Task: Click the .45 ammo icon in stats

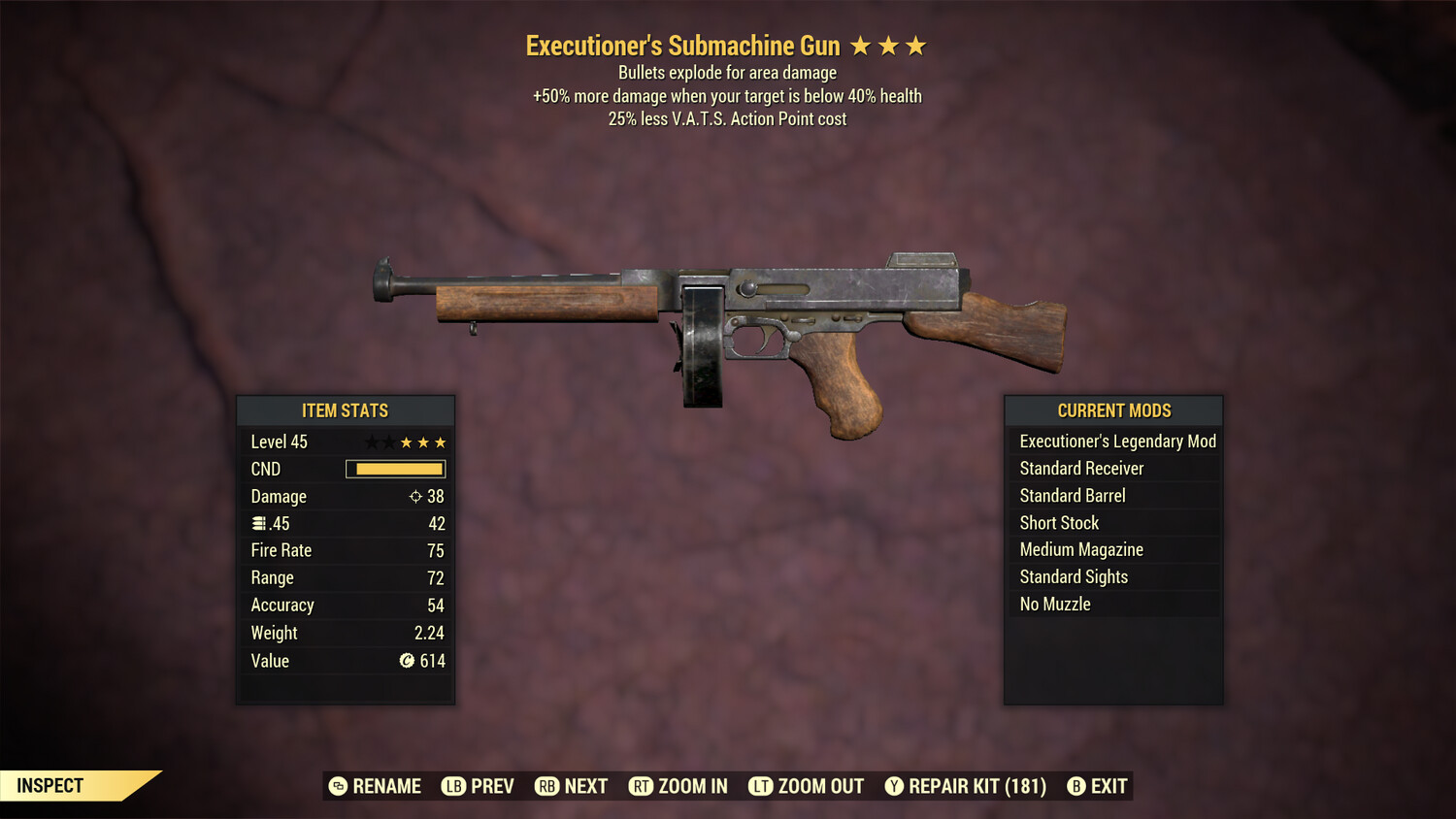Action: (x=259, y=523)
